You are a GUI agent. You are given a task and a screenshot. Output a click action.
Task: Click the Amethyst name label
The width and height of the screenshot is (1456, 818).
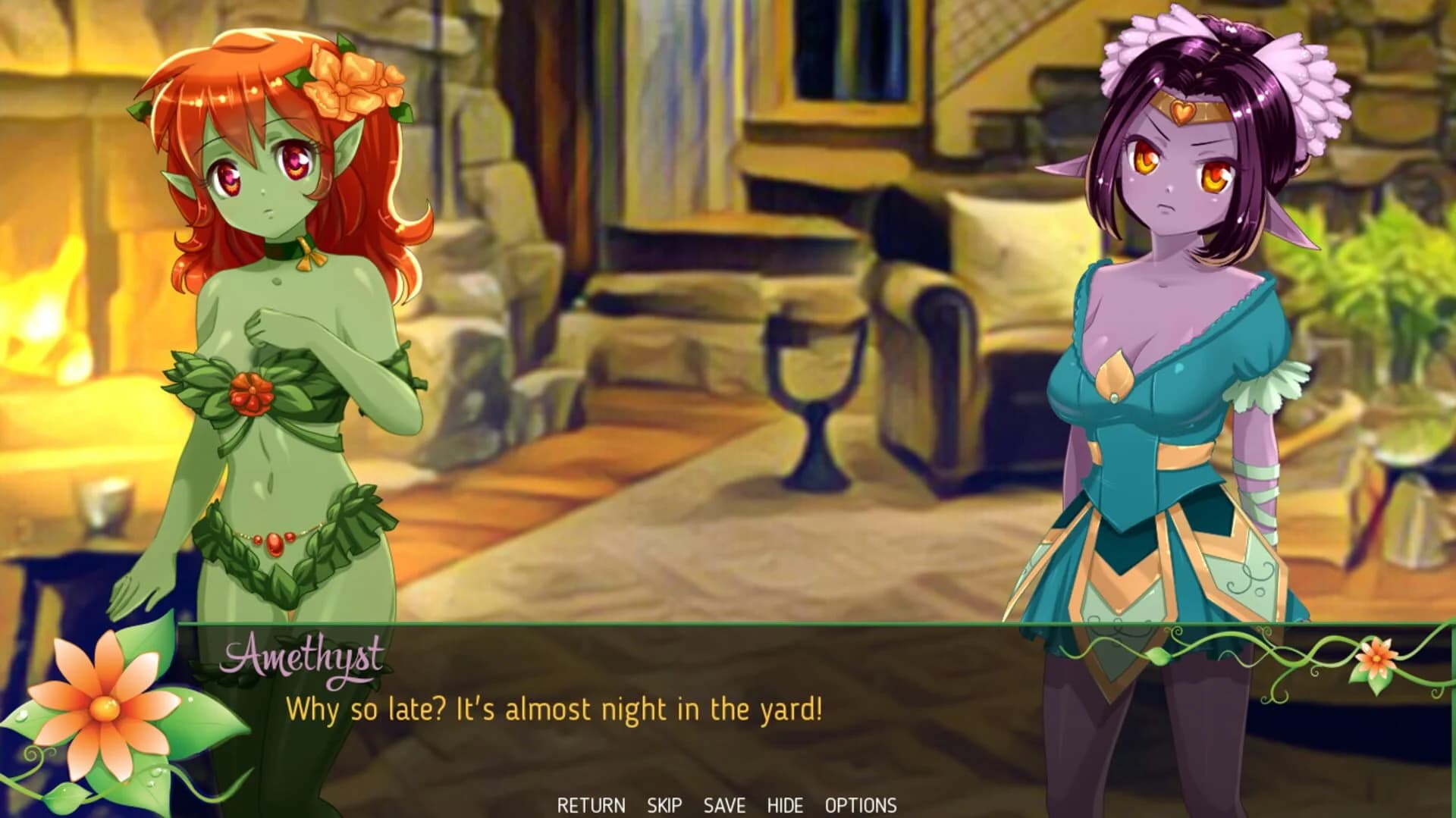(x=303, y=658)
